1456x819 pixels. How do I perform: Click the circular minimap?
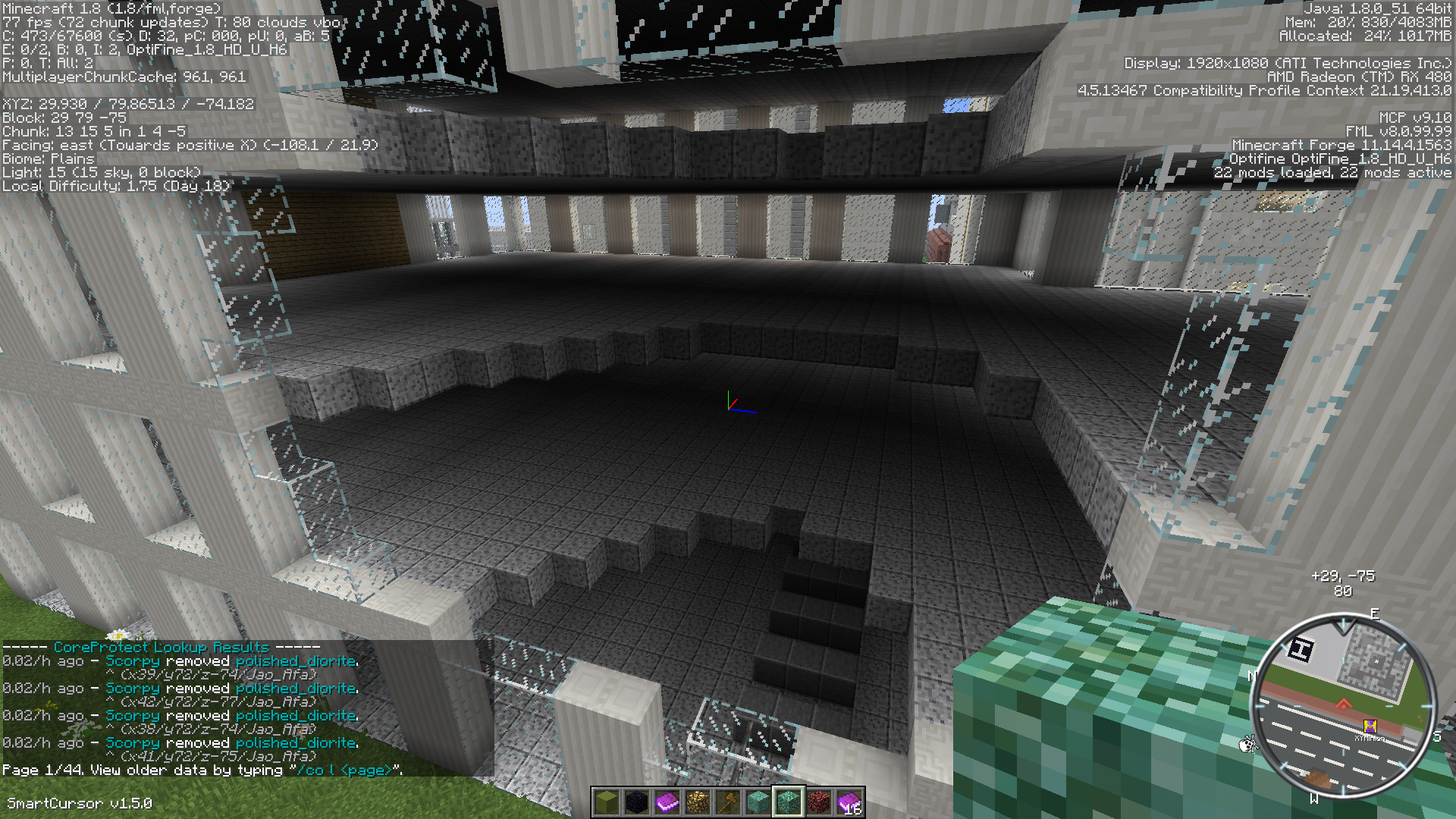1342,707
